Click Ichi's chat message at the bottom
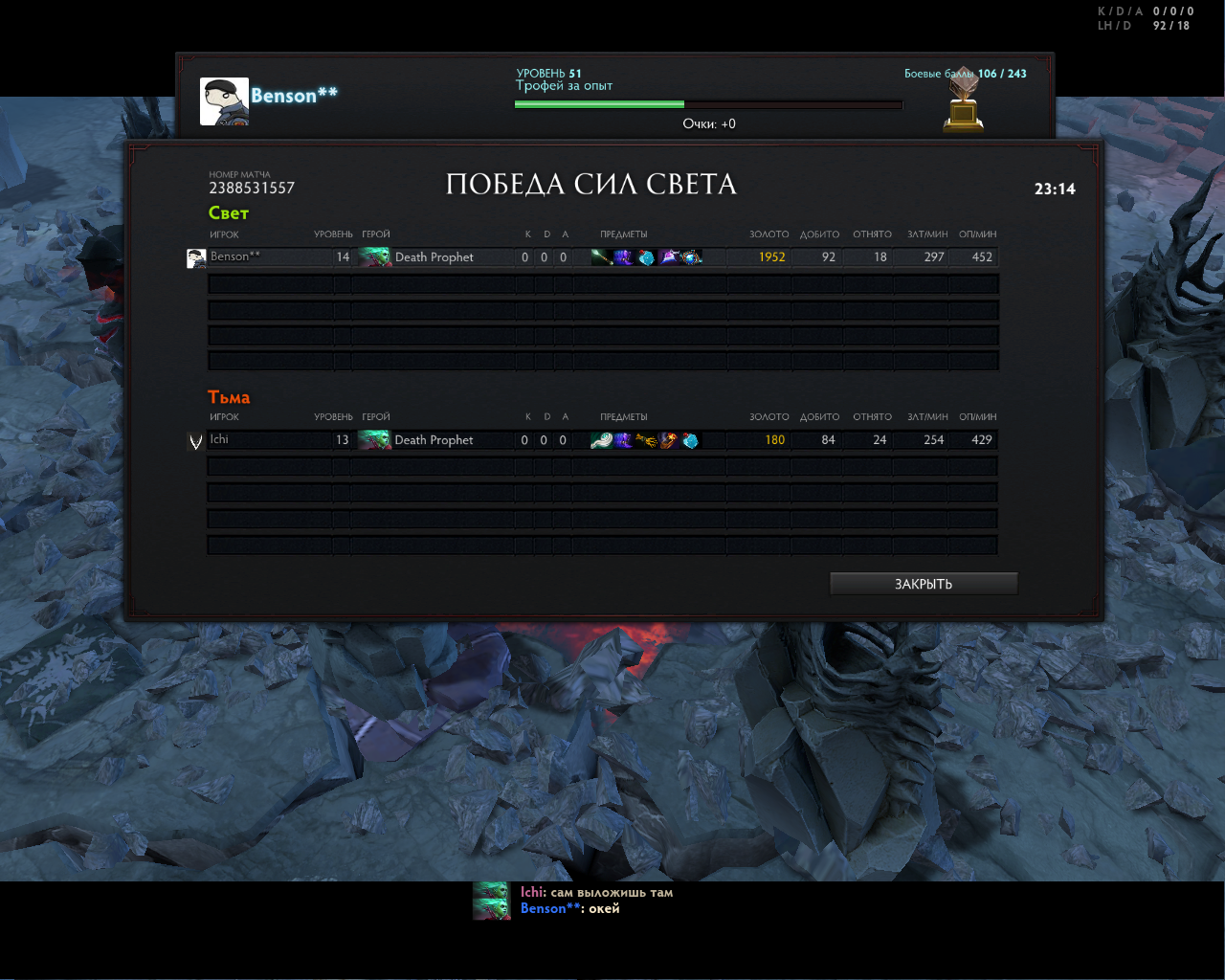Screen dimensions: 1225x980 [596, 892]
